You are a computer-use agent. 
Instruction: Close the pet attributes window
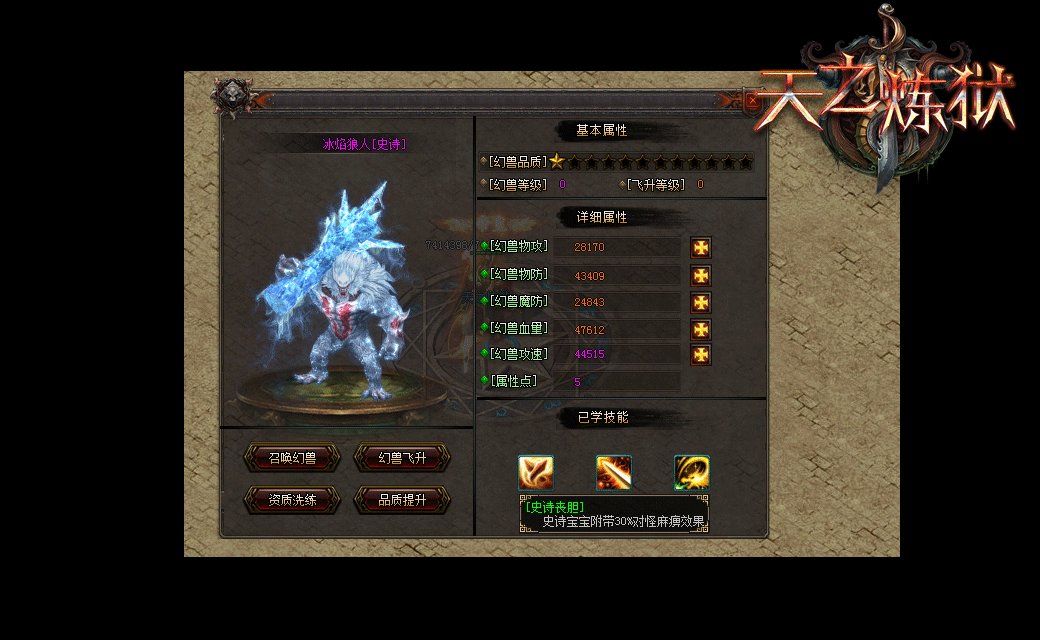pyautogui.click(x=752, y=100)
